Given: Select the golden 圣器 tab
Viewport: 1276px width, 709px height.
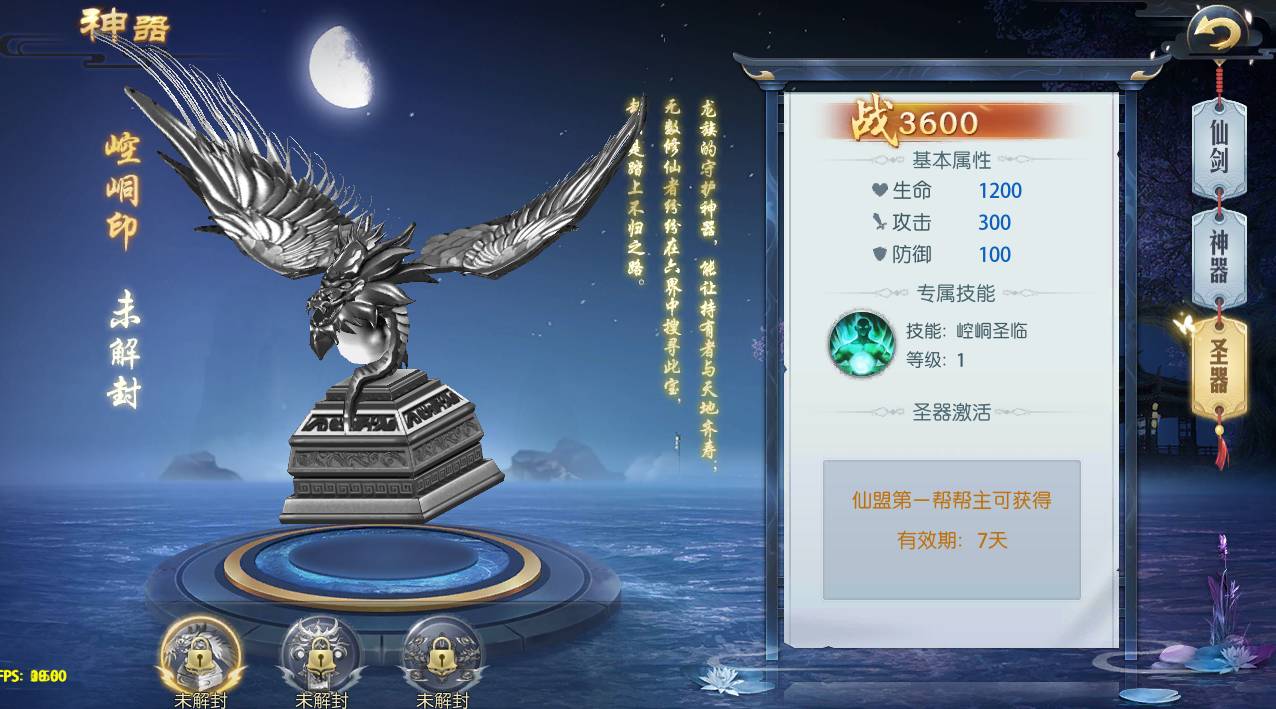Looking at the screenshot, I should click(1219, 367).
